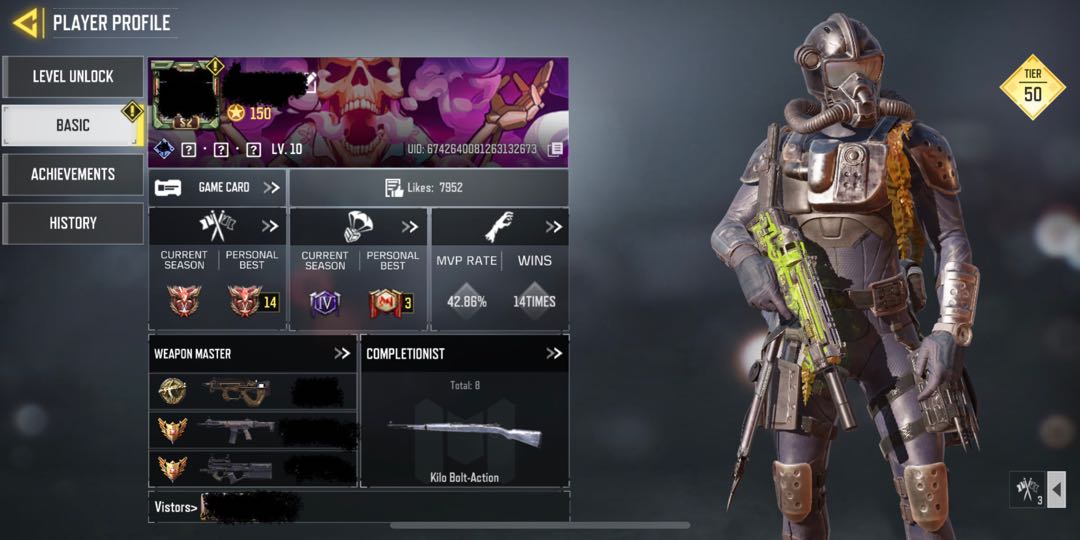This screenshot has width=1080, height=540.
Task: Switch to the Achievements tab
Action: pos(73,174)
